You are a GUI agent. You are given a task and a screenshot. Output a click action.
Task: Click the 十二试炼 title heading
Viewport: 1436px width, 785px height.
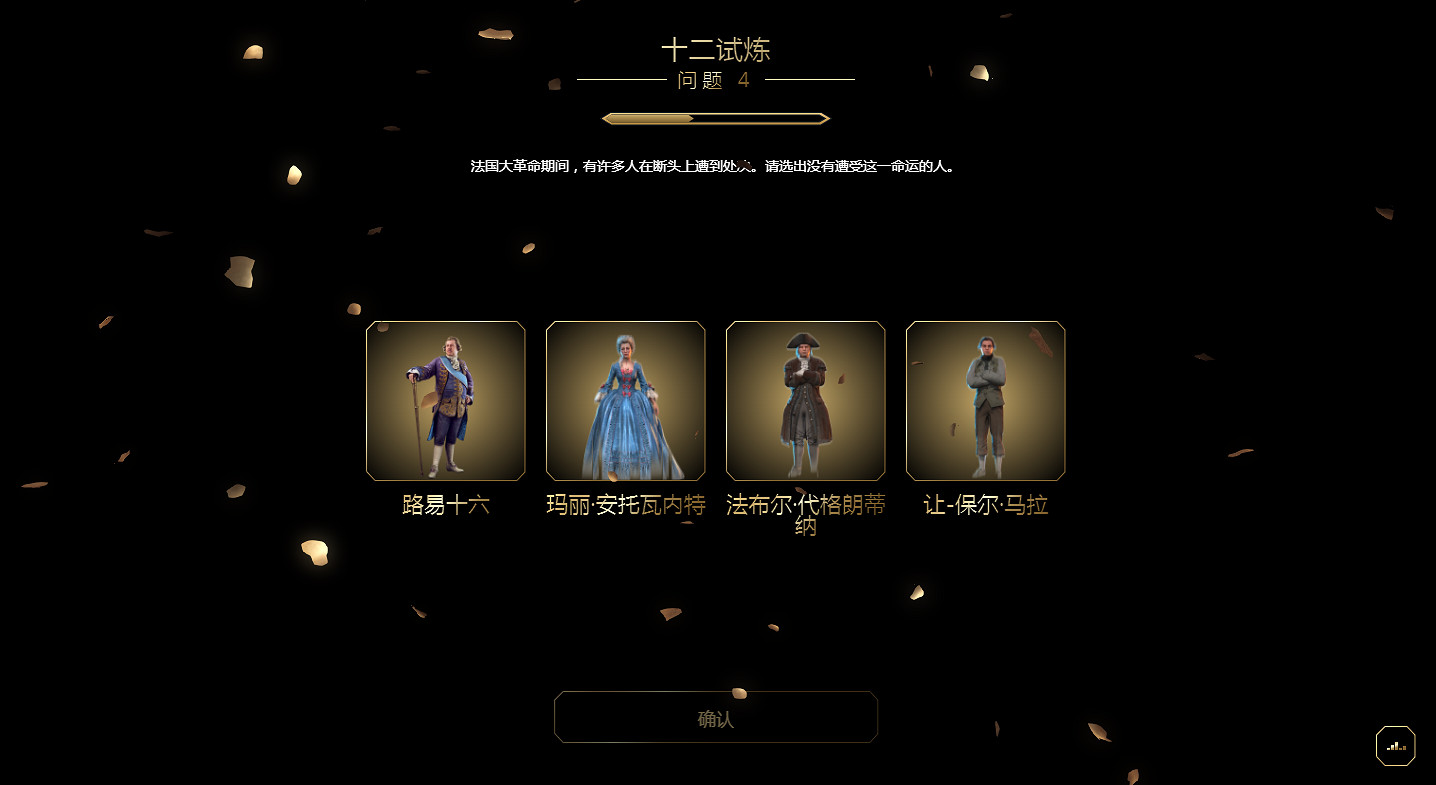716,50
